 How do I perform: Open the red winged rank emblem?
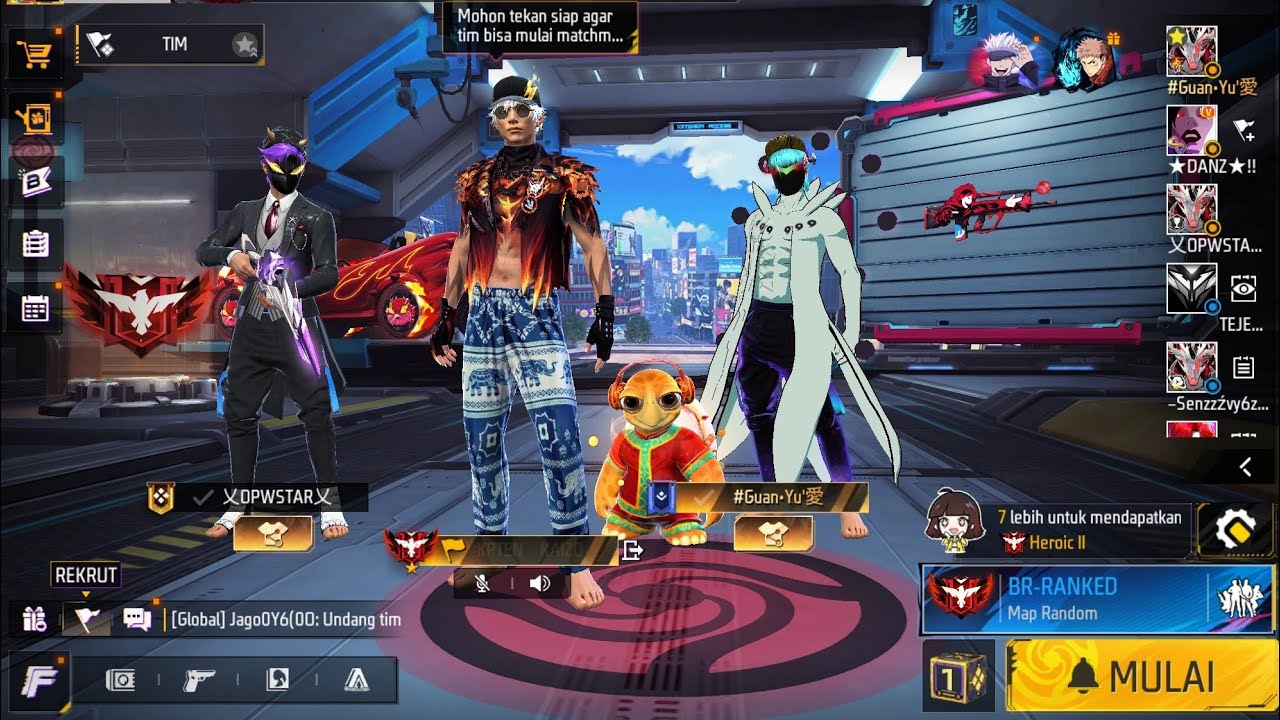tap(140, 305)
